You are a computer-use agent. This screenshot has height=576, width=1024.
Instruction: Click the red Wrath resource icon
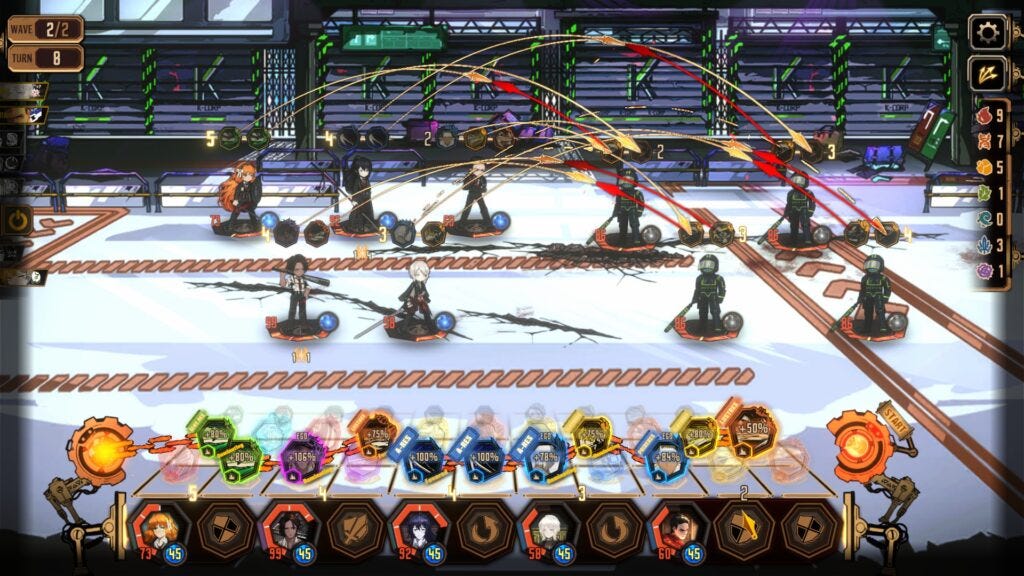point(983,116)
